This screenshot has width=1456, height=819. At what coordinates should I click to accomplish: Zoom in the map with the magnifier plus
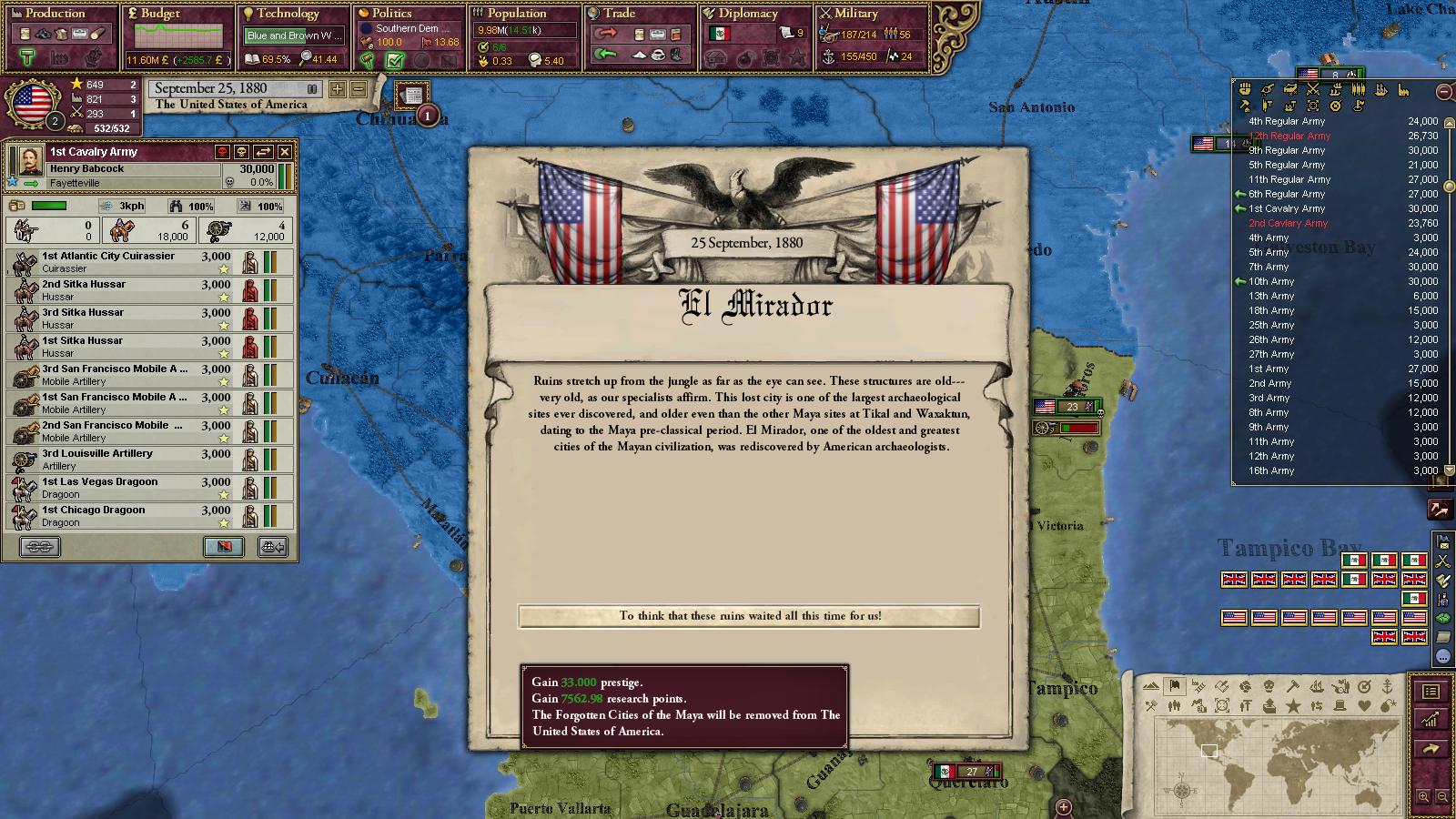[x=1423, y=797]
